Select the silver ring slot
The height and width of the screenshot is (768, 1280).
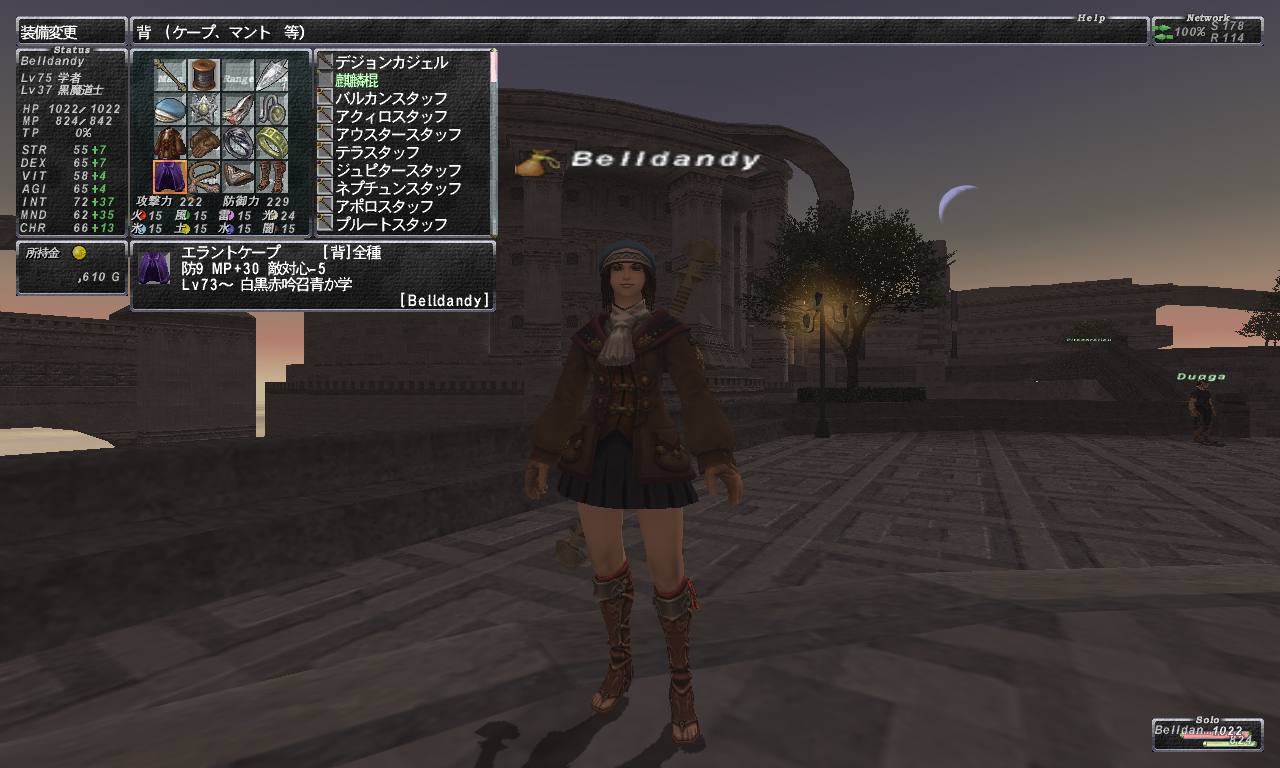[238, 142]
